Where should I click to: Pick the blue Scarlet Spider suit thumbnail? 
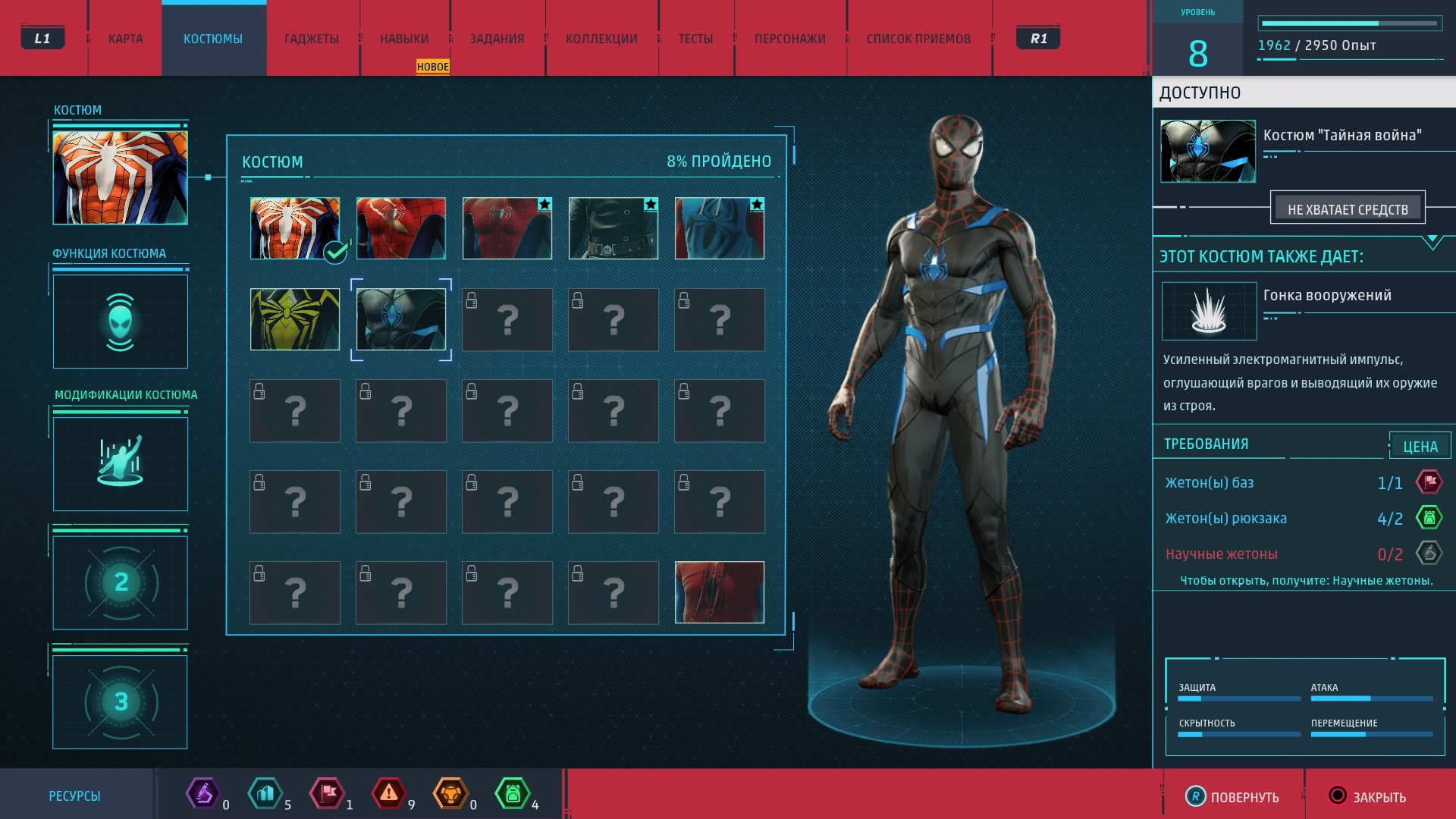coord(720,228)
